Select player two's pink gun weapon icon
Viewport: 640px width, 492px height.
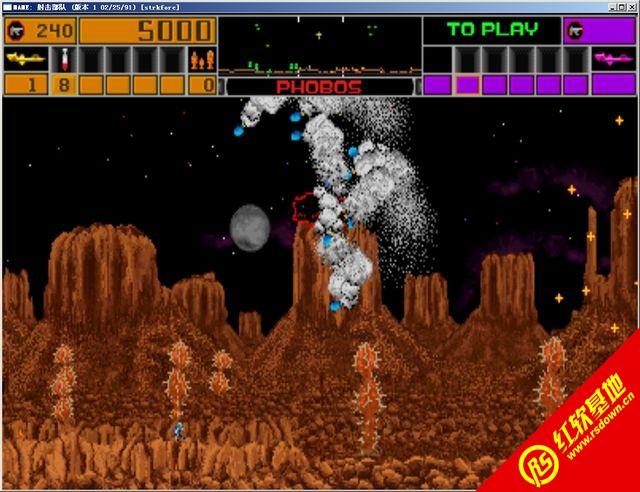[x=613, y=60]
